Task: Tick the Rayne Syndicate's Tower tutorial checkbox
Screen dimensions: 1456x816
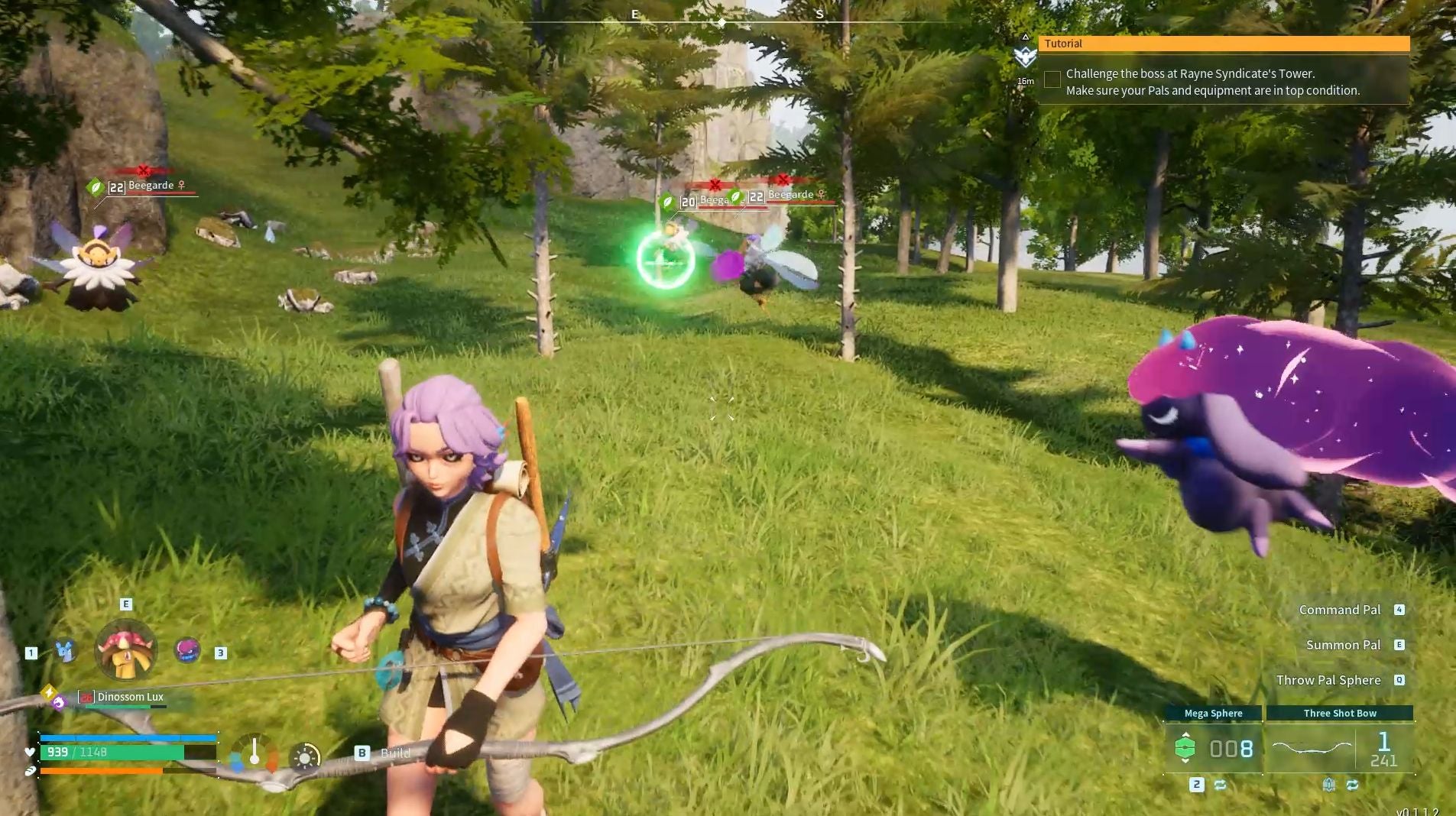Action: coord(1053,79)
